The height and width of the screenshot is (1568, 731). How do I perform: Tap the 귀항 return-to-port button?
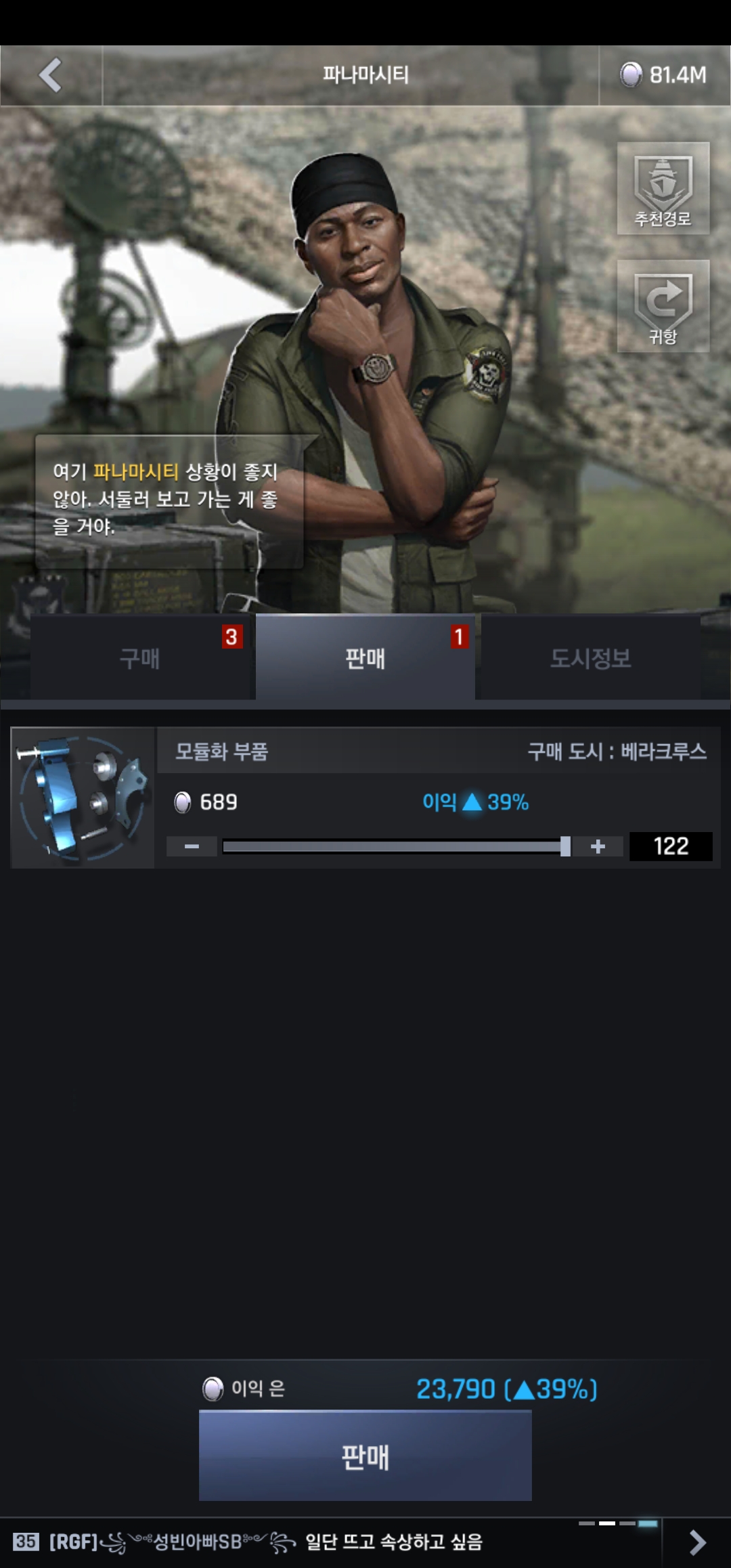[663, 306]
